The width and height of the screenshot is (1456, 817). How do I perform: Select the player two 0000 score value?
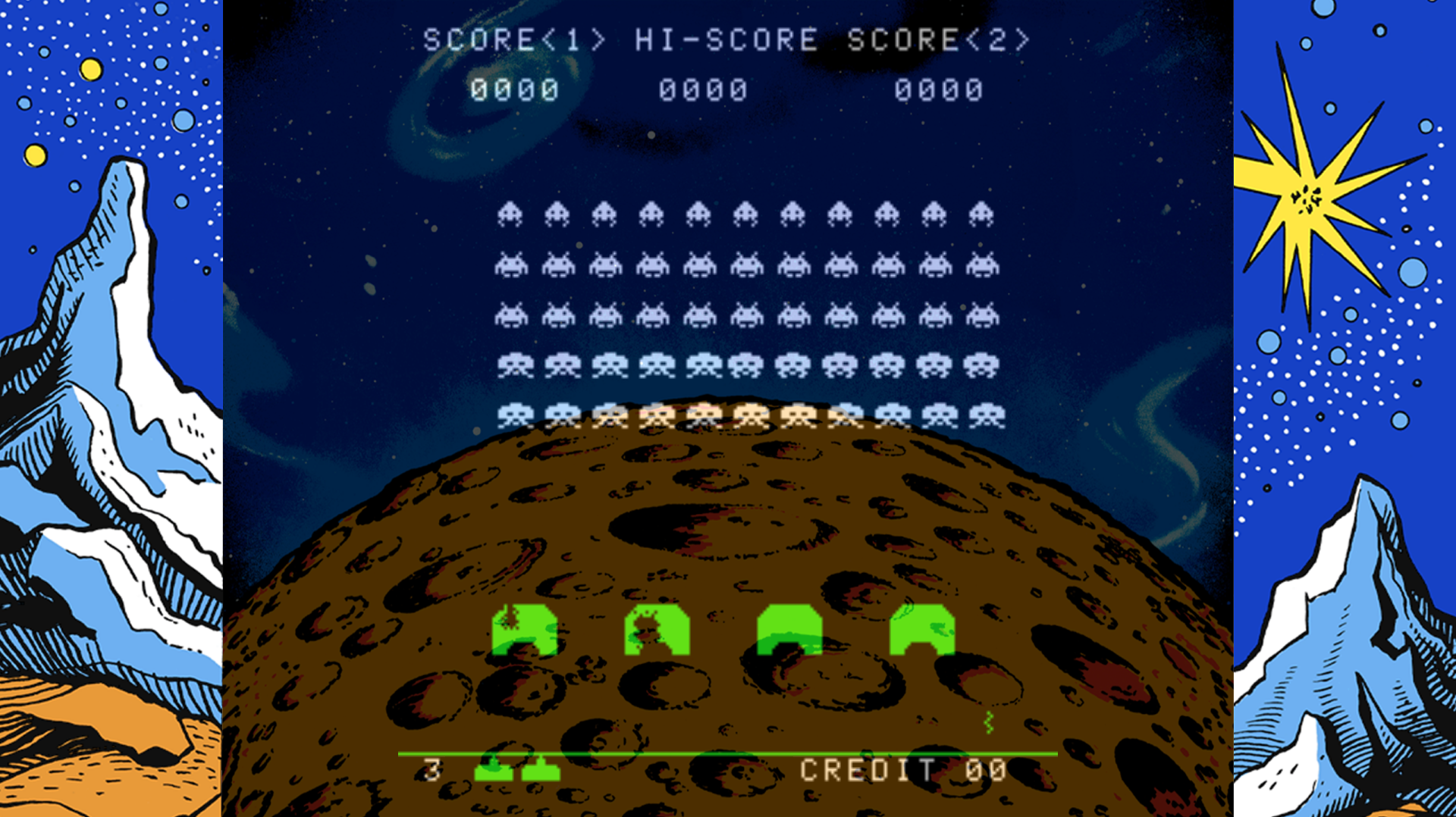(x=939, y=91)
